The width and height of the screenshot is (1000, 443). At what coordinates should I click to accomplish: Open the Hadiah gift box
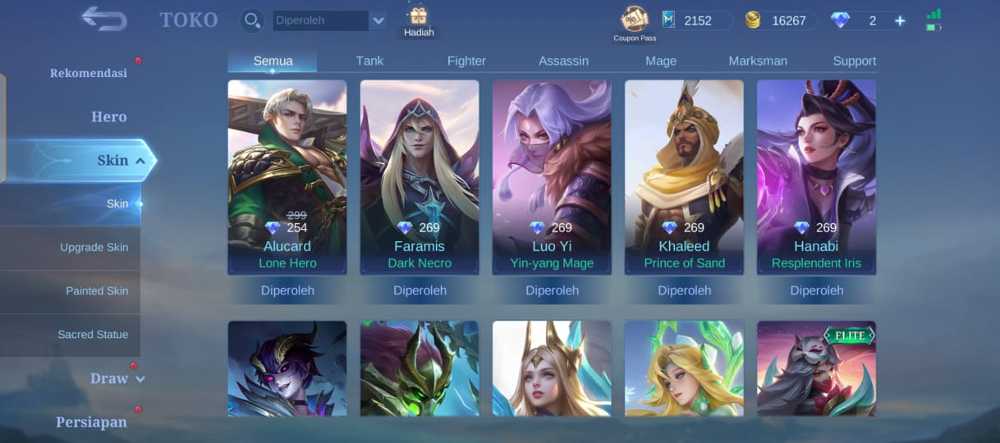(418, 20)
